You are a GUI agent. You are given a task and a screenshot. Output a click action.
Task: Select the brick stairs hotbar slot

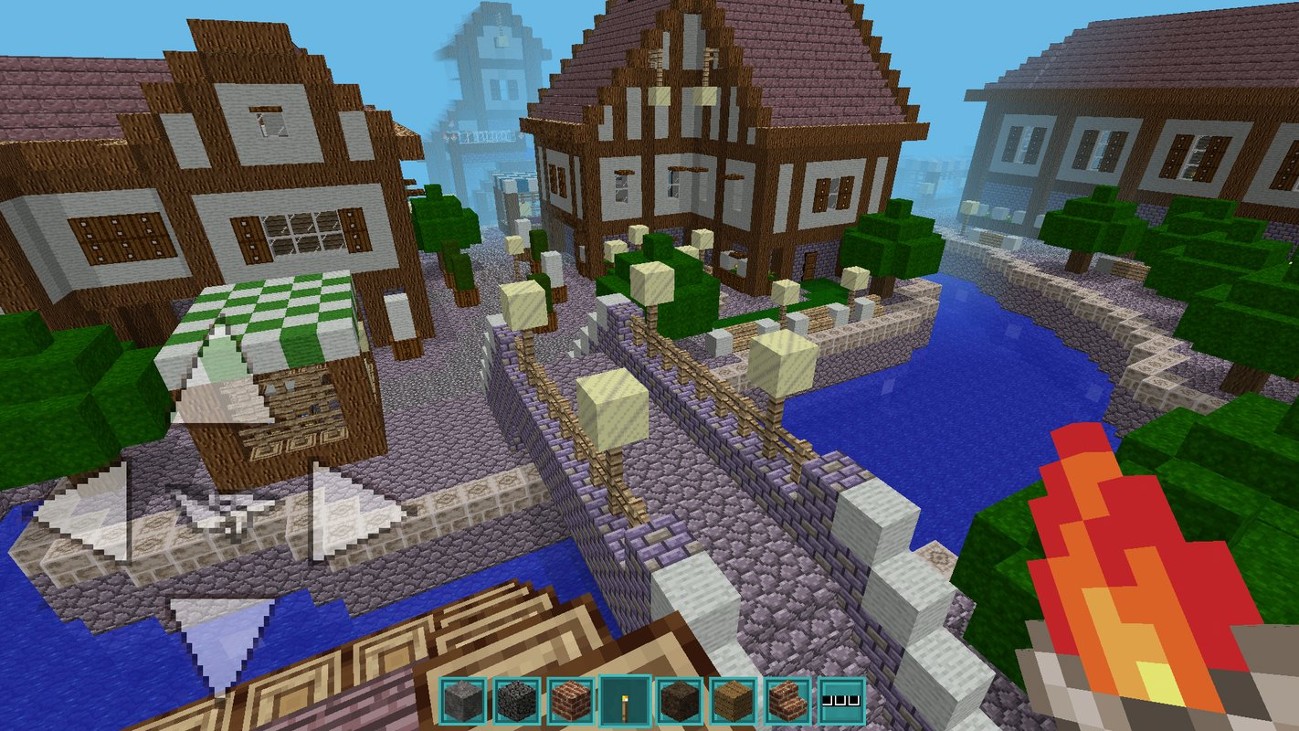(x=789, y=700)
